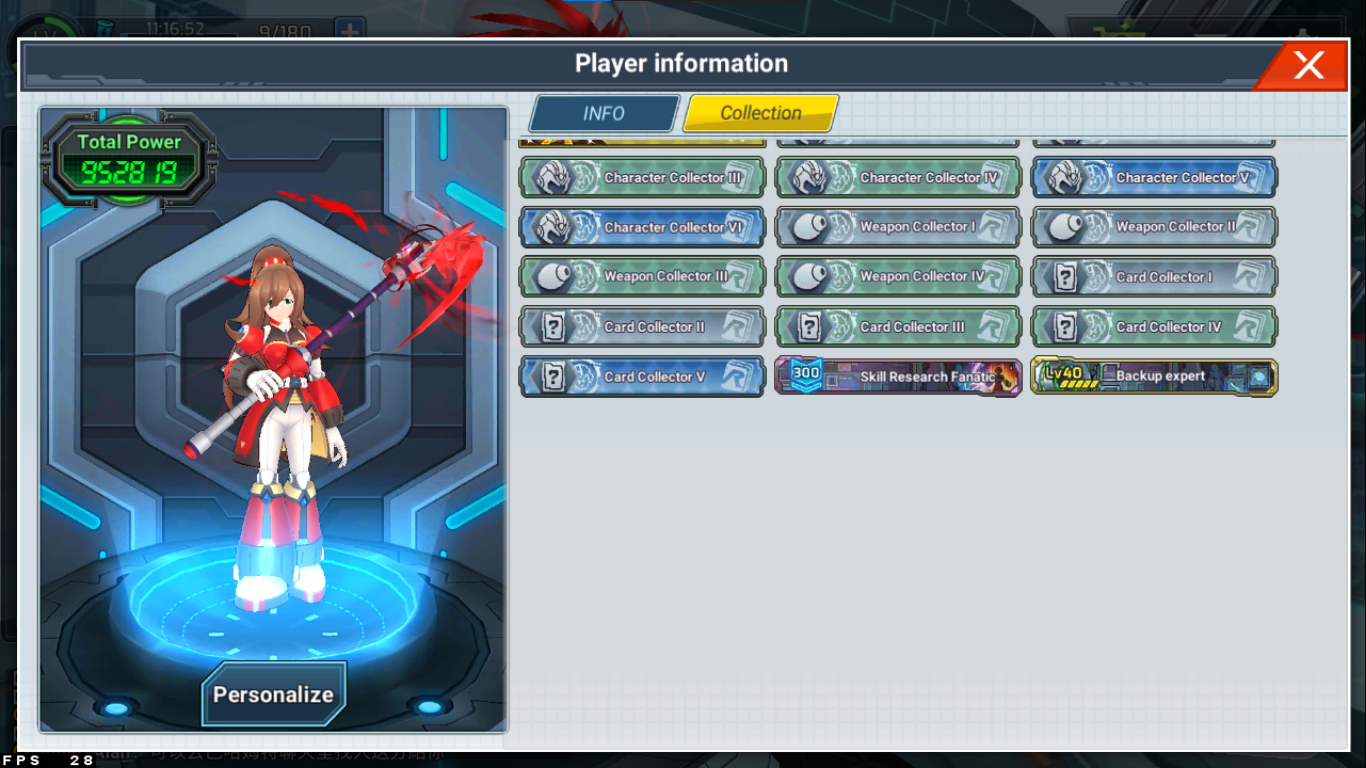Select the Weapon Collector III badge
Screen dimensions: 1366x768
(642, 277)
